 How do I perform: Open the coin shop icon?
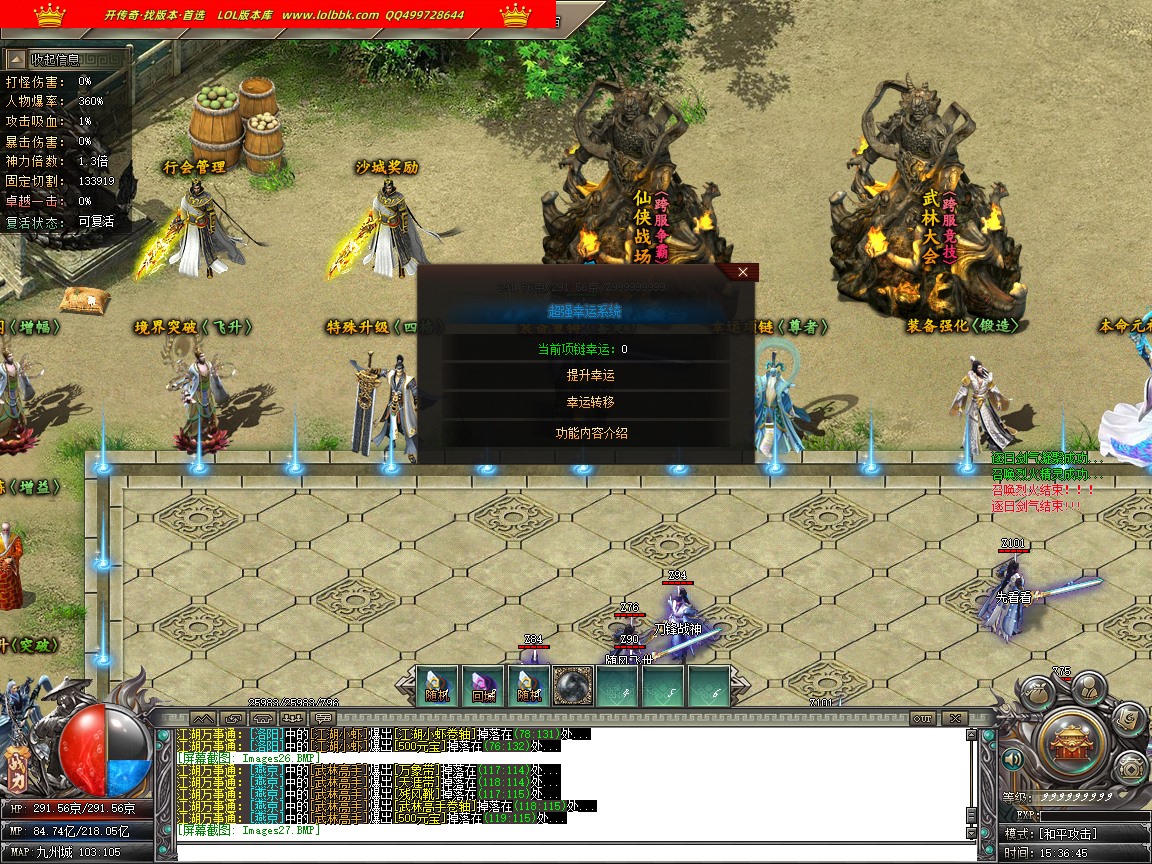(x=1131, y=768)
